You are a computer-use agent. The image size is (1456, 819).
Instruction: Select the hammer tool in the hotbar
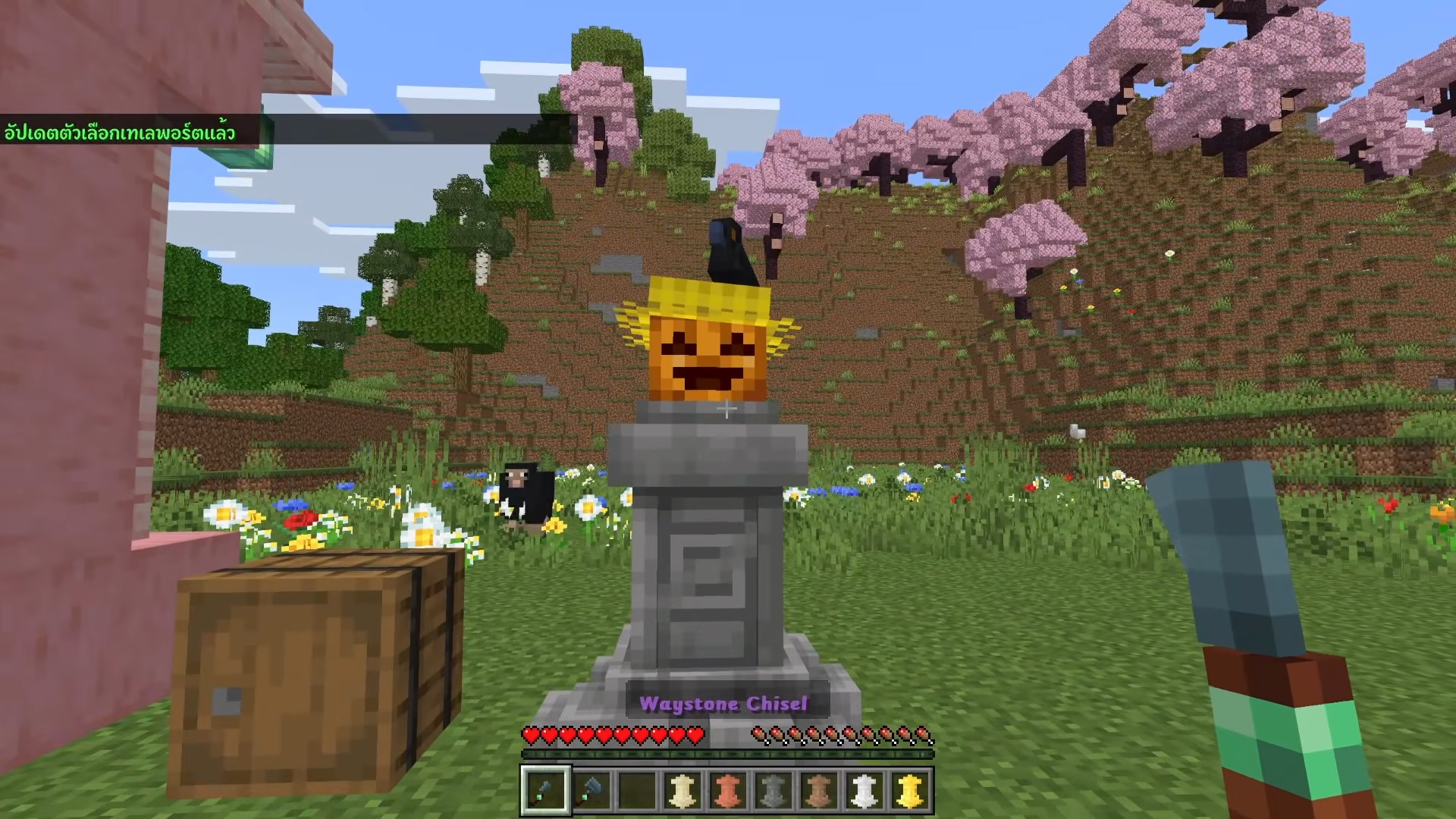(x=591, y=790)
